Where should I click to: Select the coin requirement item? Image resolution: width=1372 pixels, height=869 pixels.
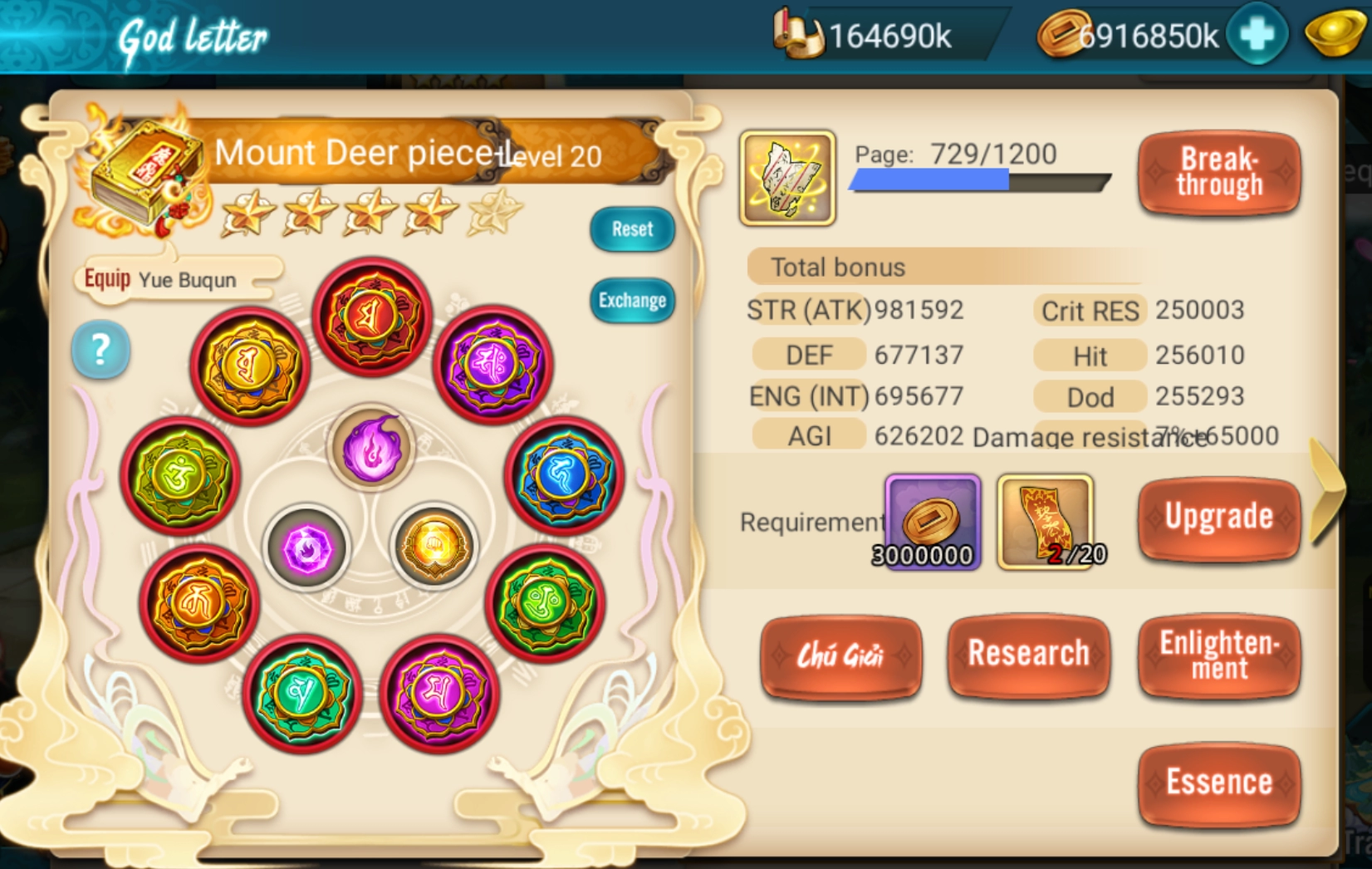pyautogui.click(x=932, y=522)
